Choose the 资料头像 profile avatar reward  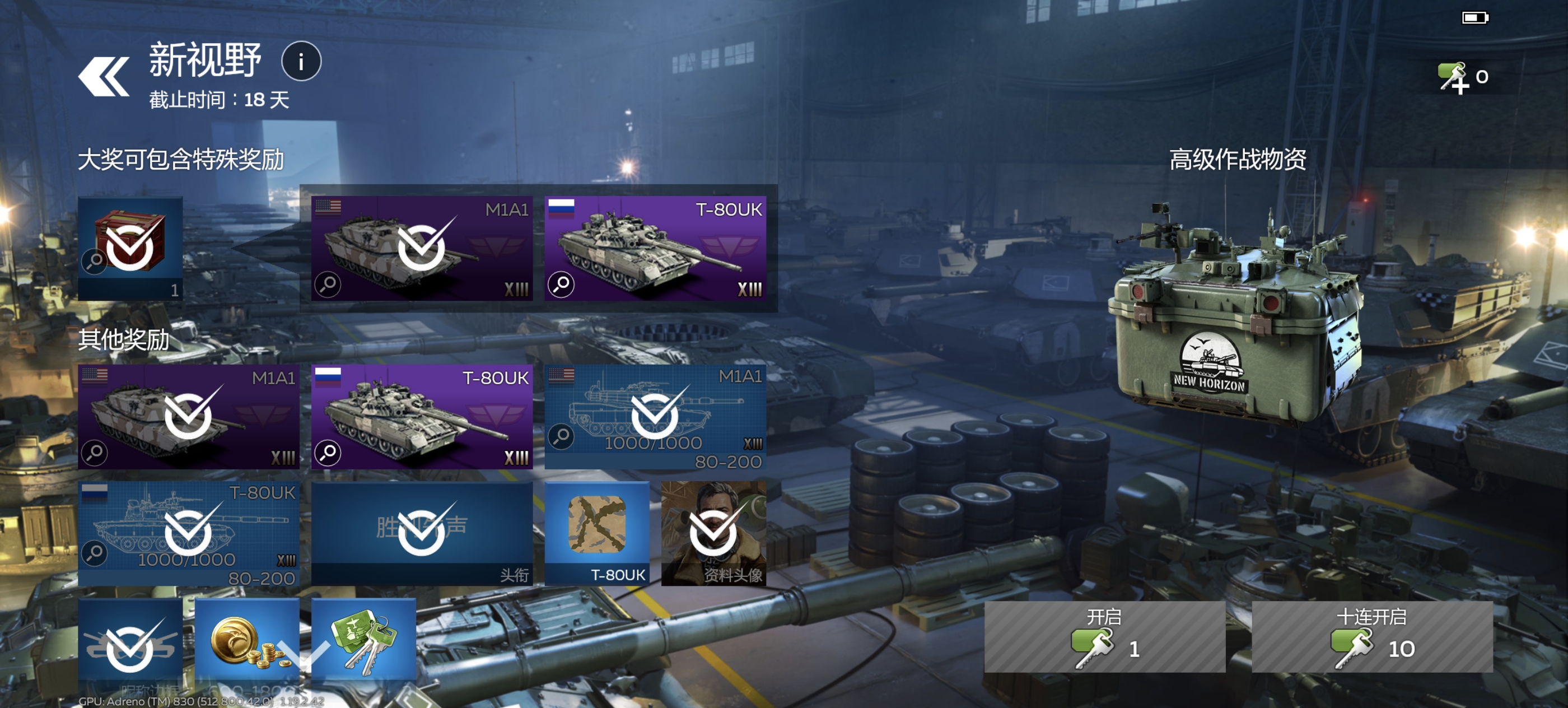pyautogui.click(x=713, y=533)
